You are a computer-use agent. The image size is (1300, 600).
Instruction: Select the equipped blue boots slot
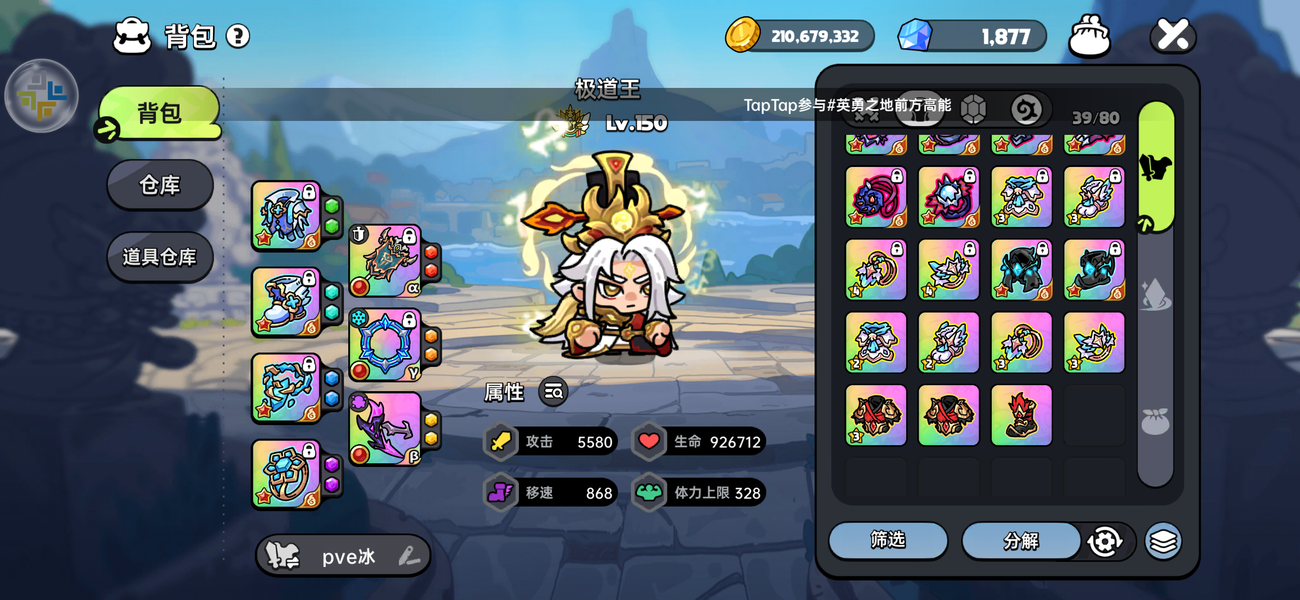[x=286, y=301]
